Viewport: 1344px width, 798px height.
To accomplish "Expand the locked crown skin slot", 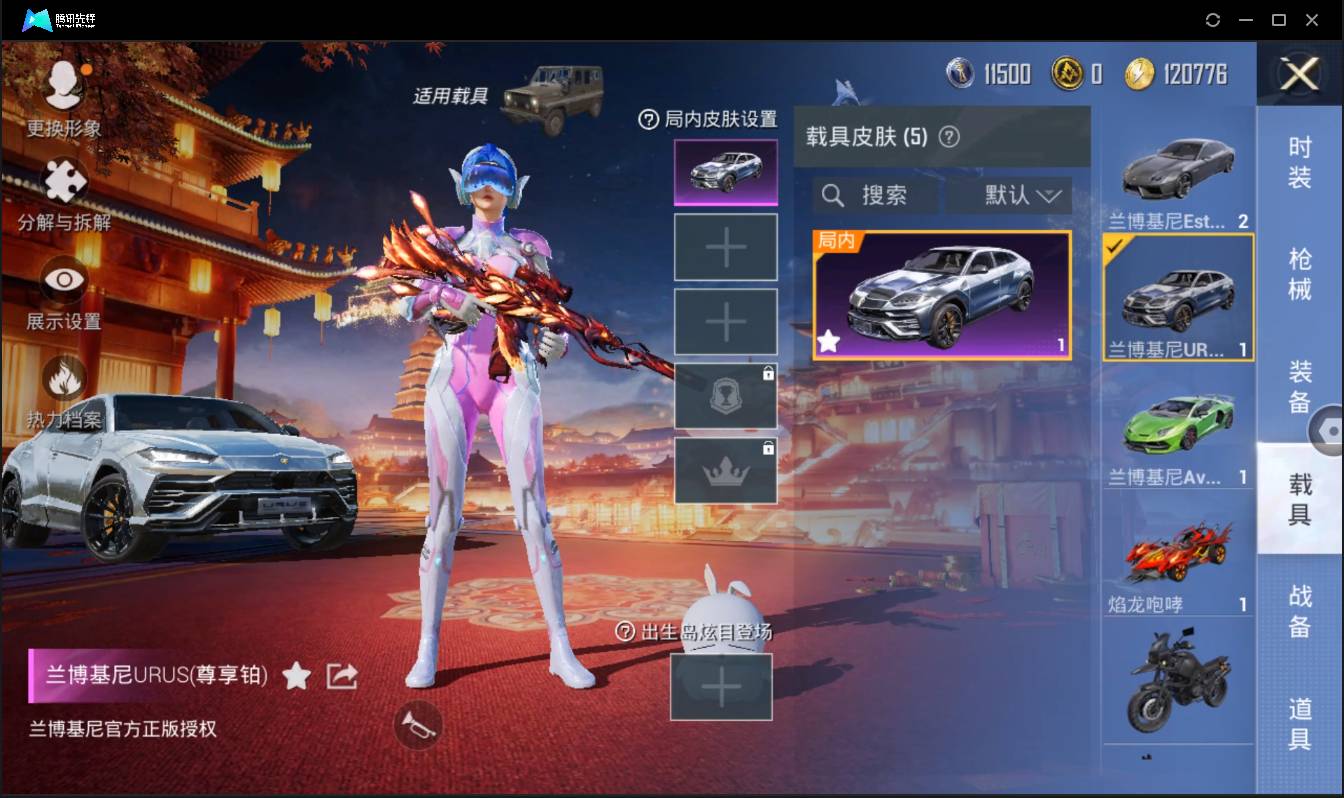I will point(726,471).
